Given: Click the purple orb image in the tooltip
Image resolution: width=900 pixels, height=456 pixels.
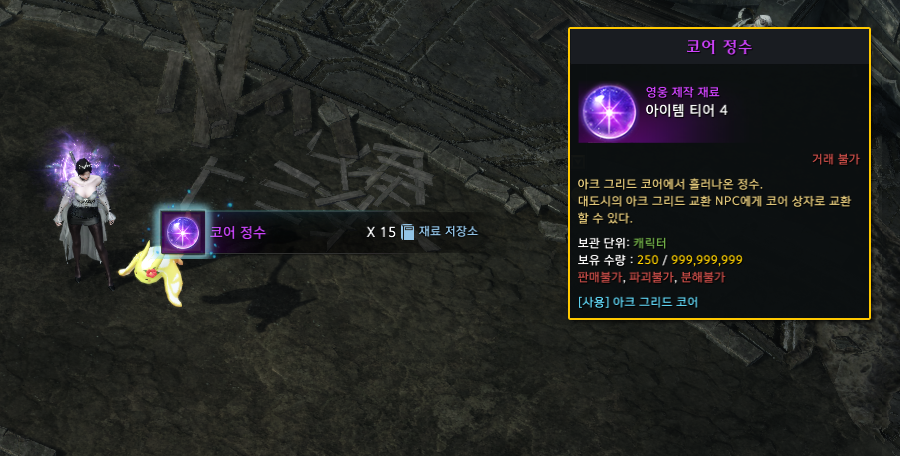Looking at the screenshot, I should (x=607, y=110).
